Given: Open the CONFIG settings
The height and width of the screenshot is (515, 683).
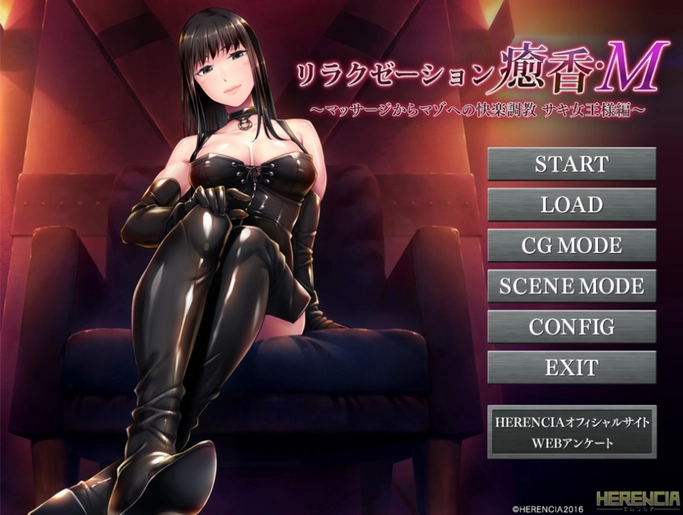Looking at the screenshot, I should click(571, 326).
